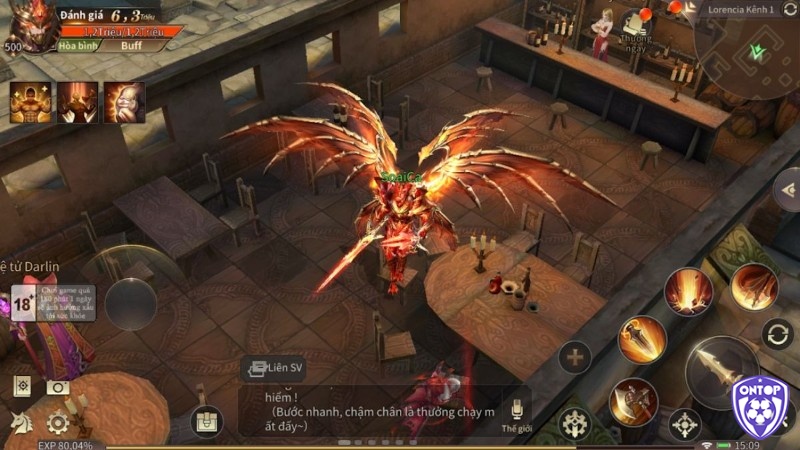The width and height of the screenshot is (800, 450).
Task: Open the Buff list
Action: click(131, 46)
